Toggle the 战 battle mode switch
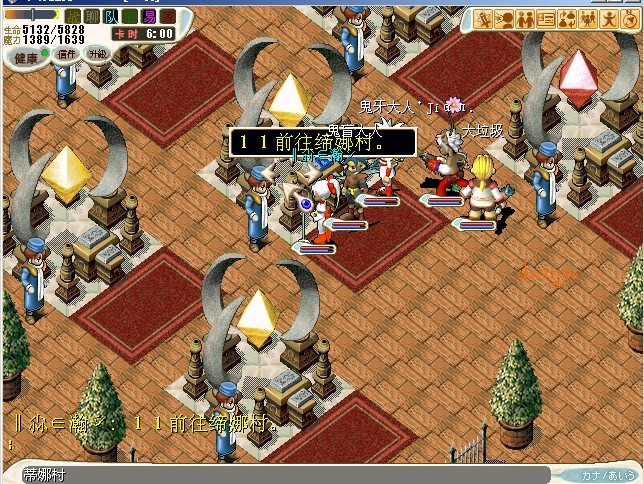The width and height of the screenshot is (644, 484). [x=73, y=17]
